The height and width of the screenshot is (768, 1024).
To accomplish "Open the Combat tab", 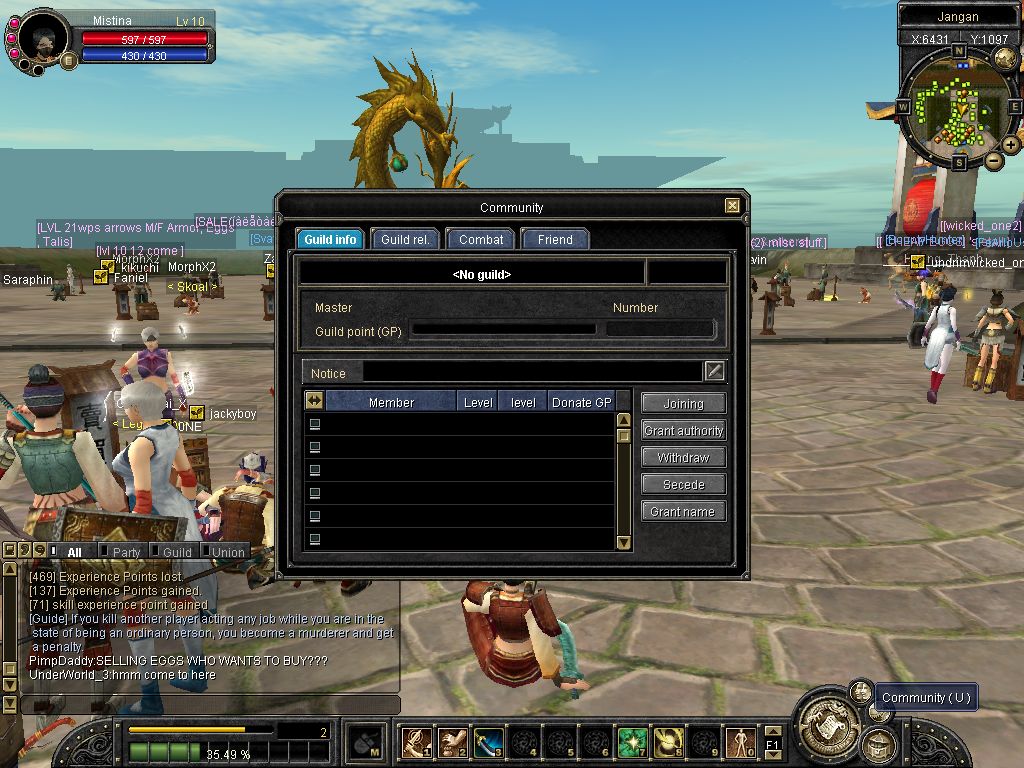I will point(481,240).
